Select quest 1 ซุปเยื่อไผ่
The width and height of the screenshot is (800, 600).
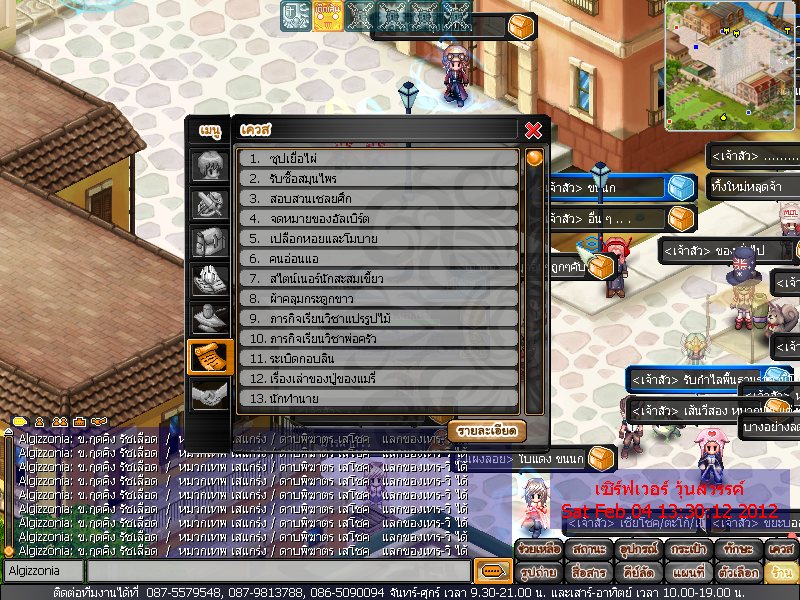coord(378,158)
